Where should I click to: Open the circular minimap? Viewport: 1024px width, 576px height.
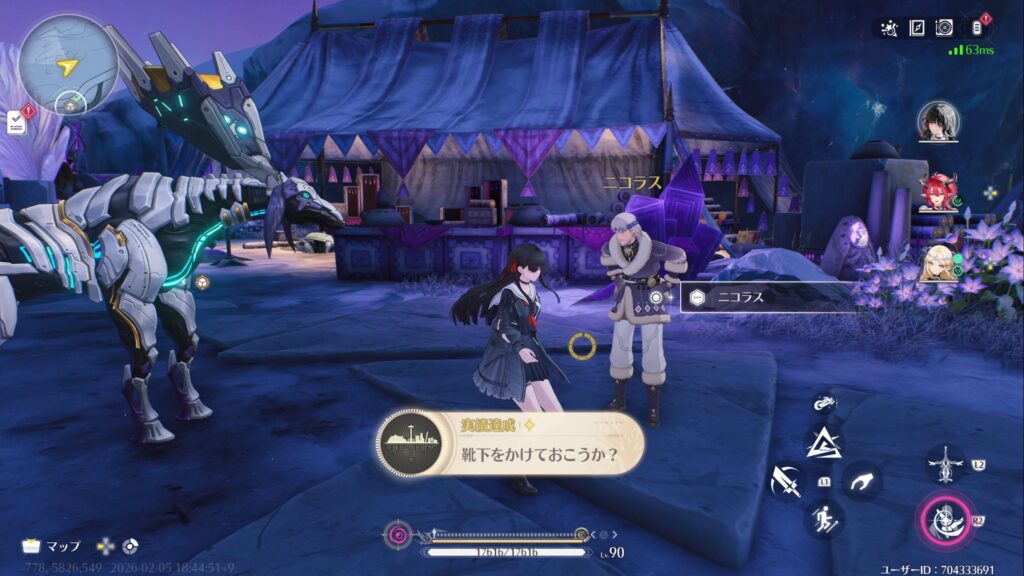click(67, 63)
